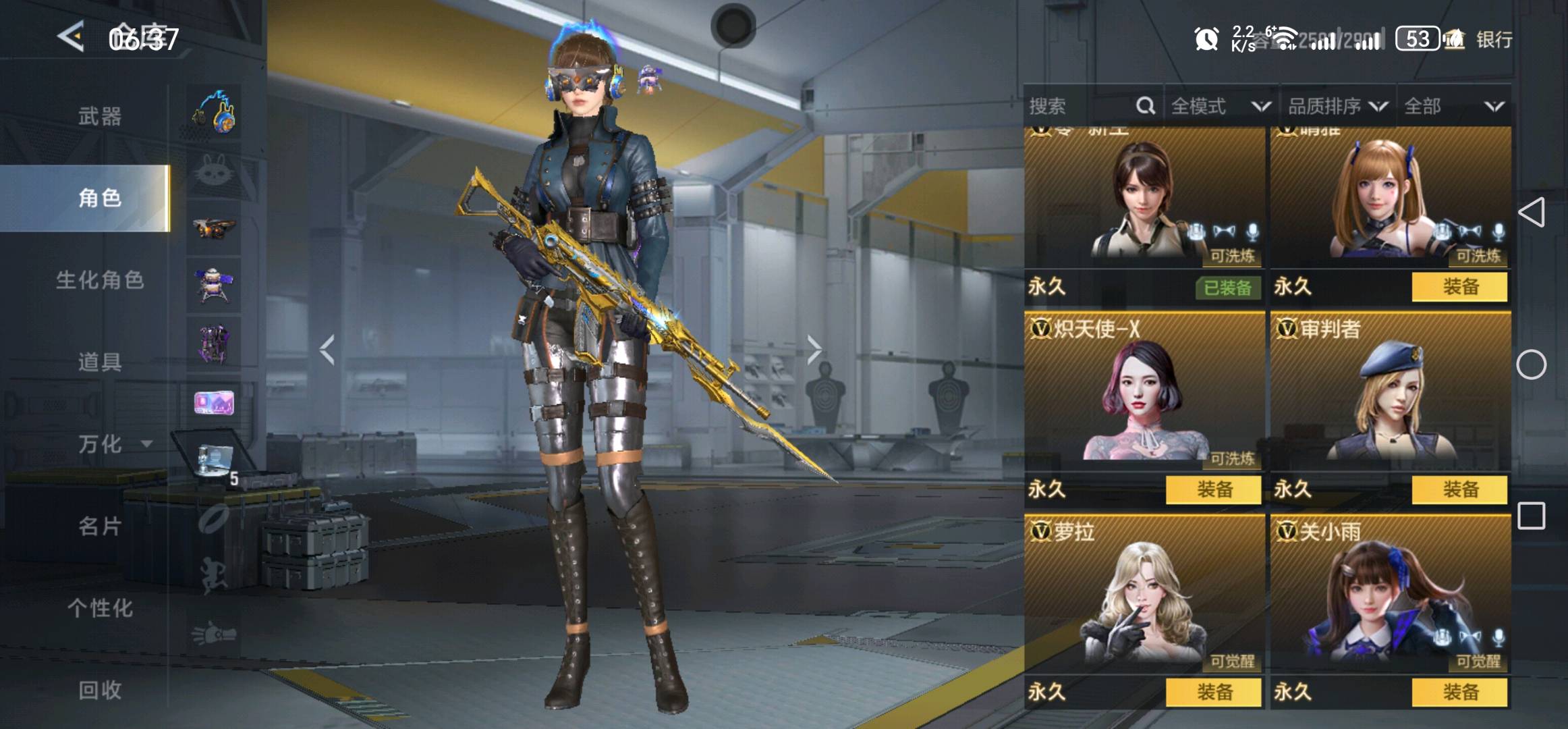Click the 搜索 search field
Viewport: 1568px width, 729px height.
tap(1080, 106)
